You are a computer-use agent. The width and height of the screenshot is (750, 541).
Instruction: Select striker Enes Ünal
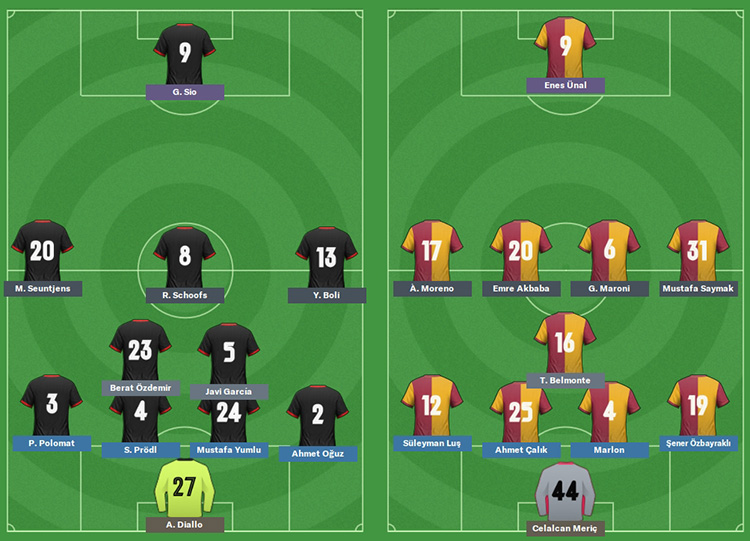(x=566, y=47)
